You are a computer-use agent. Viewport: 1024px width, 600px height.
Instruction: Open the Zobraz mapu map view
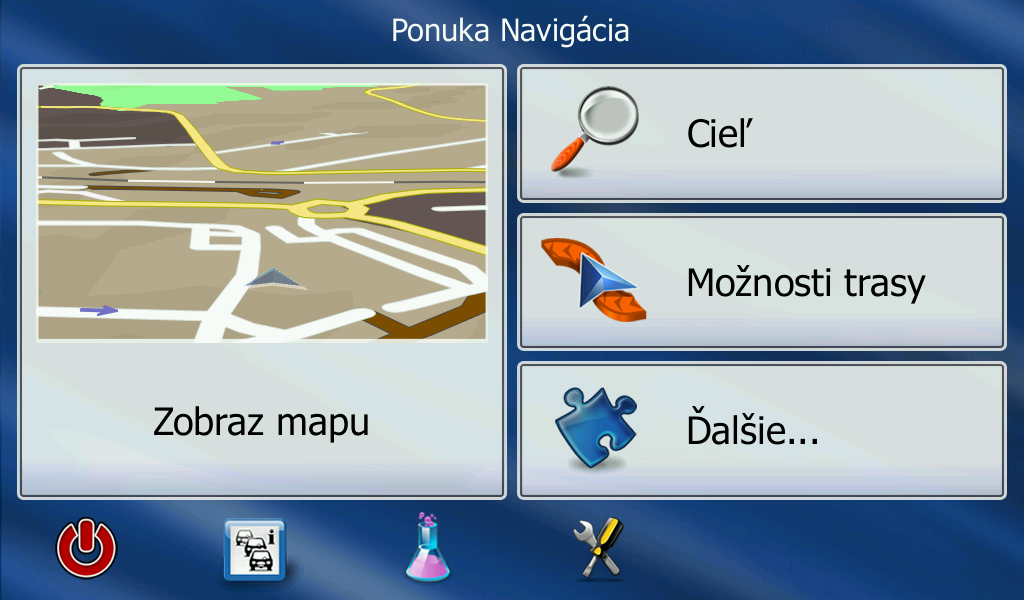pyautogui.click(x=261, y=282)
